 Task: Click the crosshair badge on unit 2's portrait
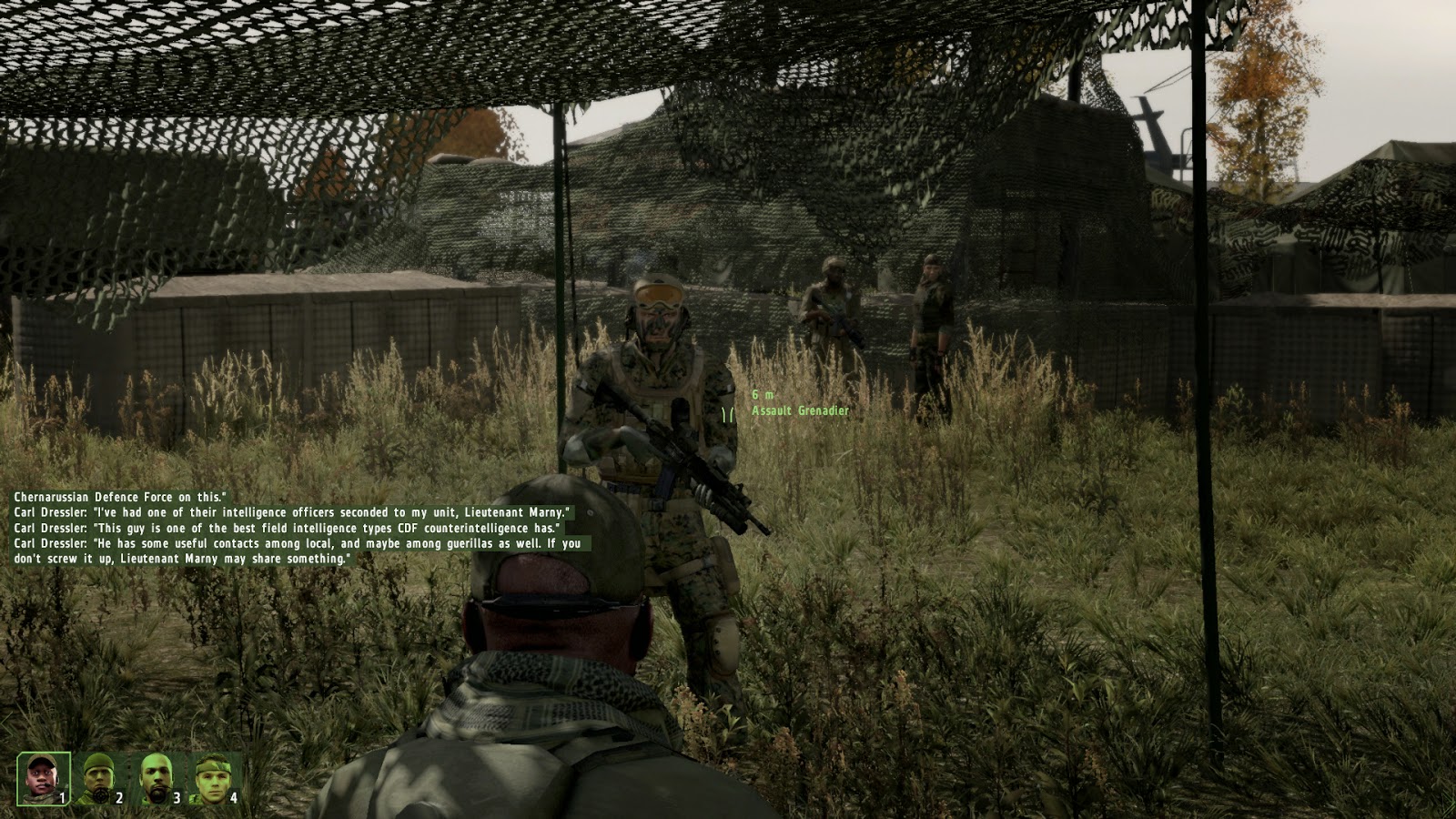coord(101,796)
